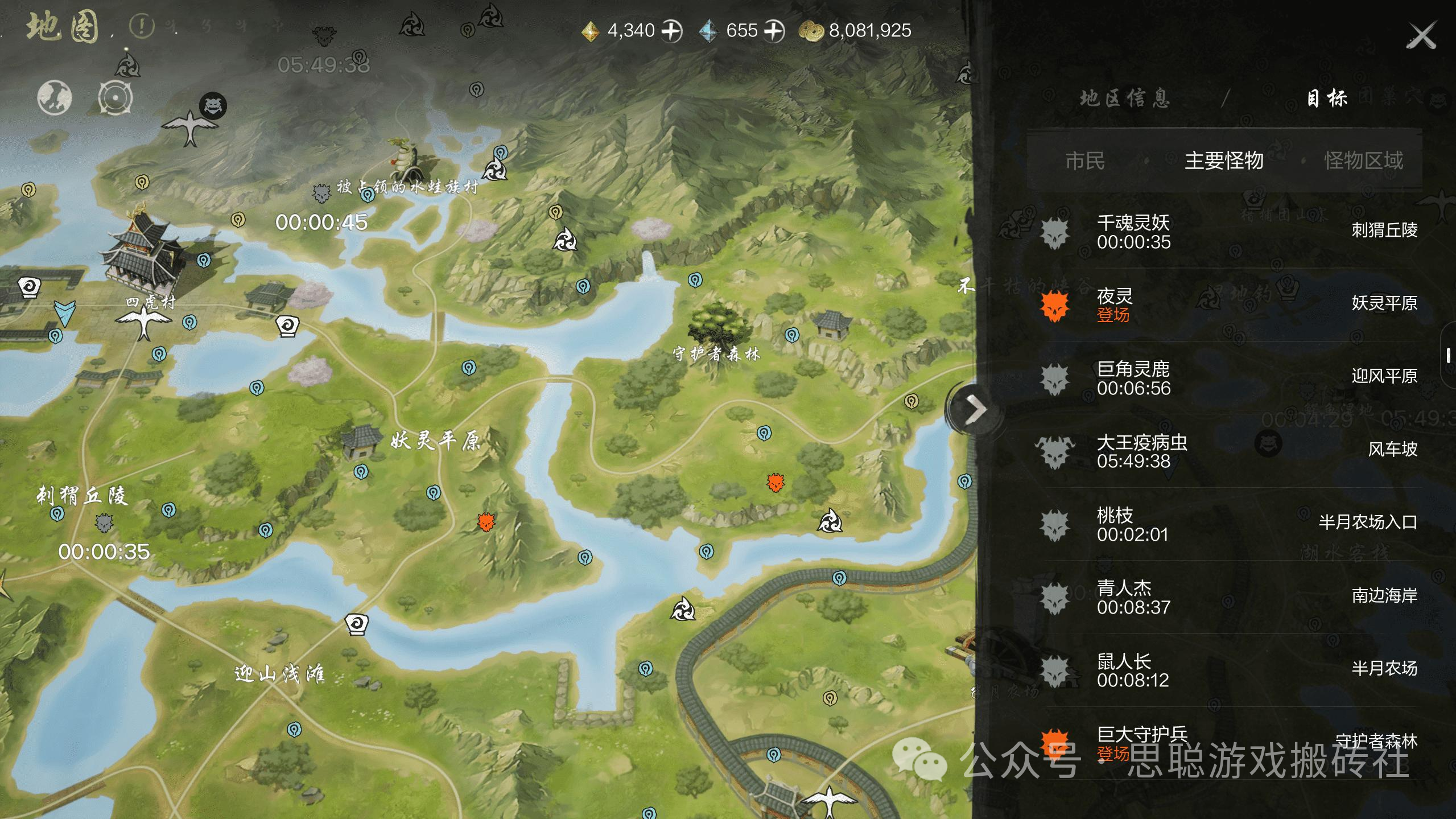Select 巨角灵鹿 in the monster list
The width and height of the screenshot is (1456, 819).
1229,378
